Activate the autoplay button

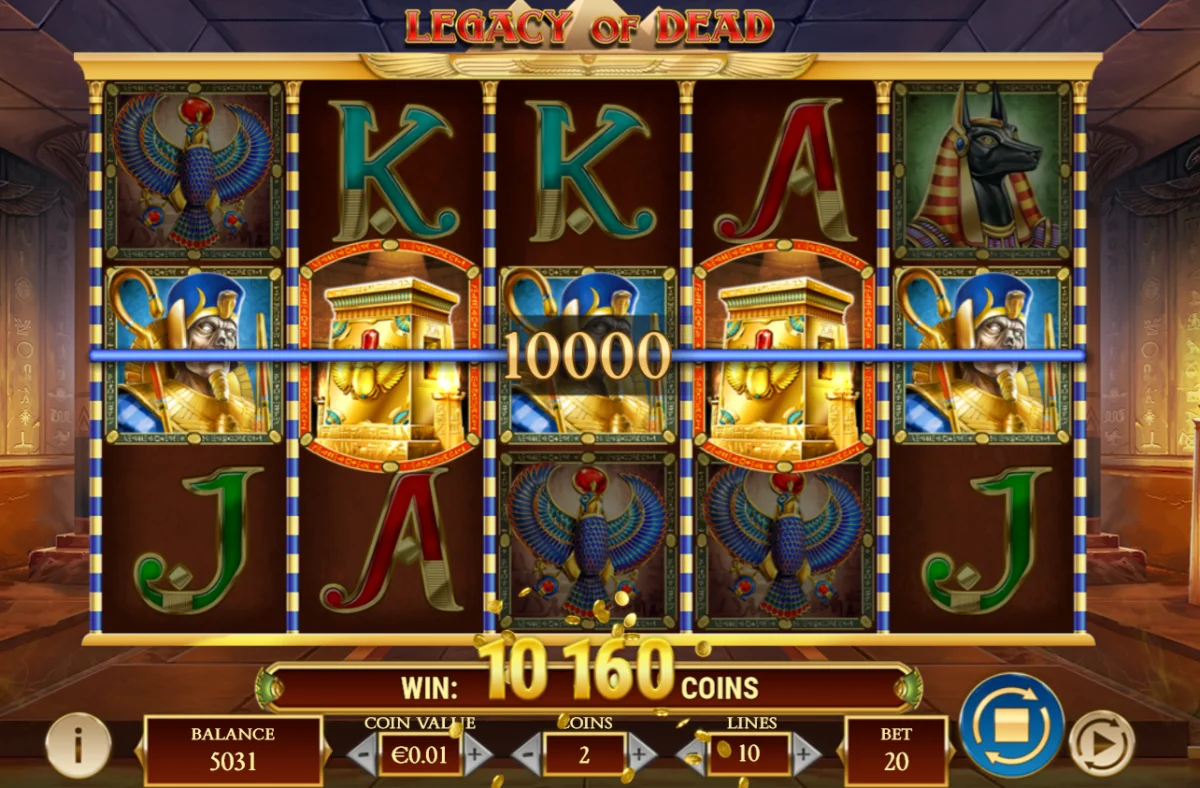point(1100,743)
